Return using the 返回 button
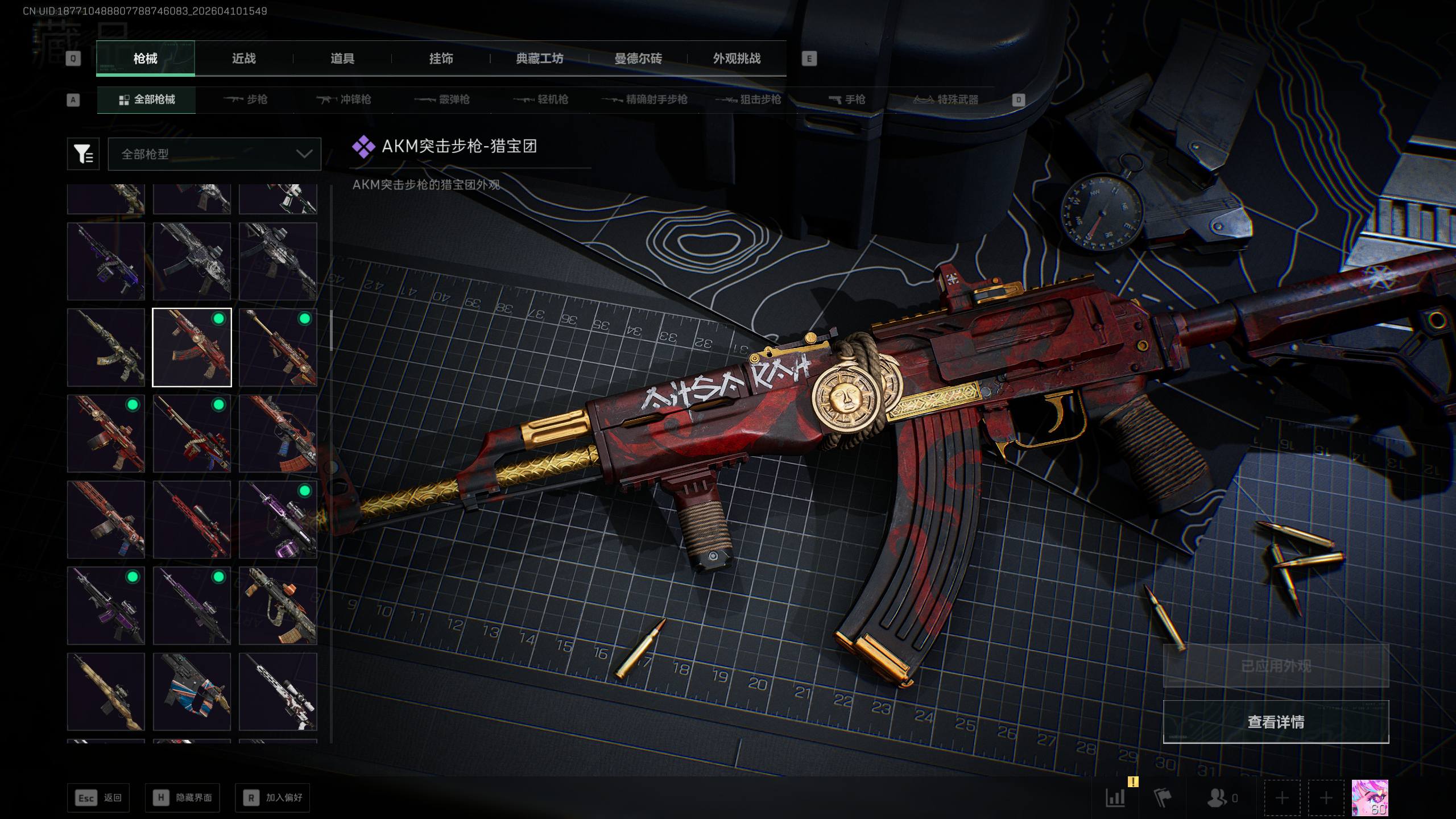Image resolution: width=1456 pixels, height=819 pixels. click(98, 797)
